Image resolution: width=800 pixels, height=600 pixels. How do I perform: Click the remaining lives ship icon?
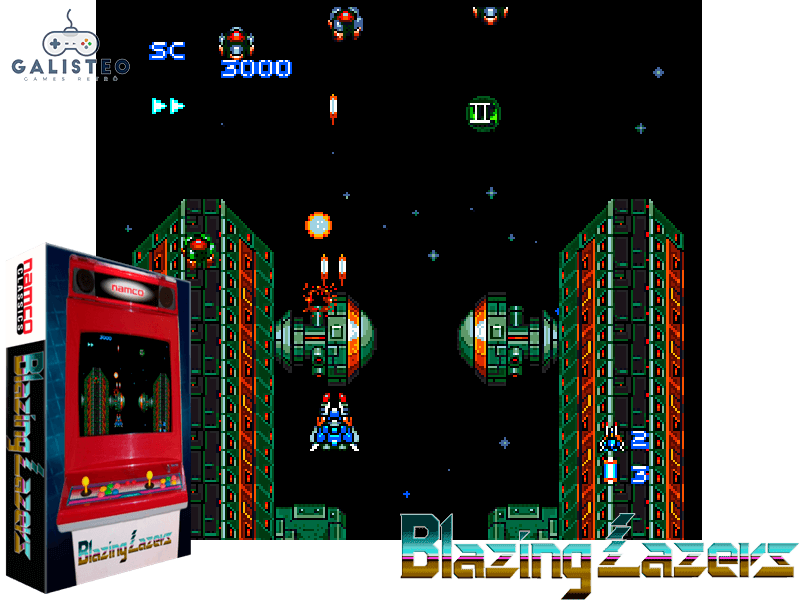[x=611, y=440]
